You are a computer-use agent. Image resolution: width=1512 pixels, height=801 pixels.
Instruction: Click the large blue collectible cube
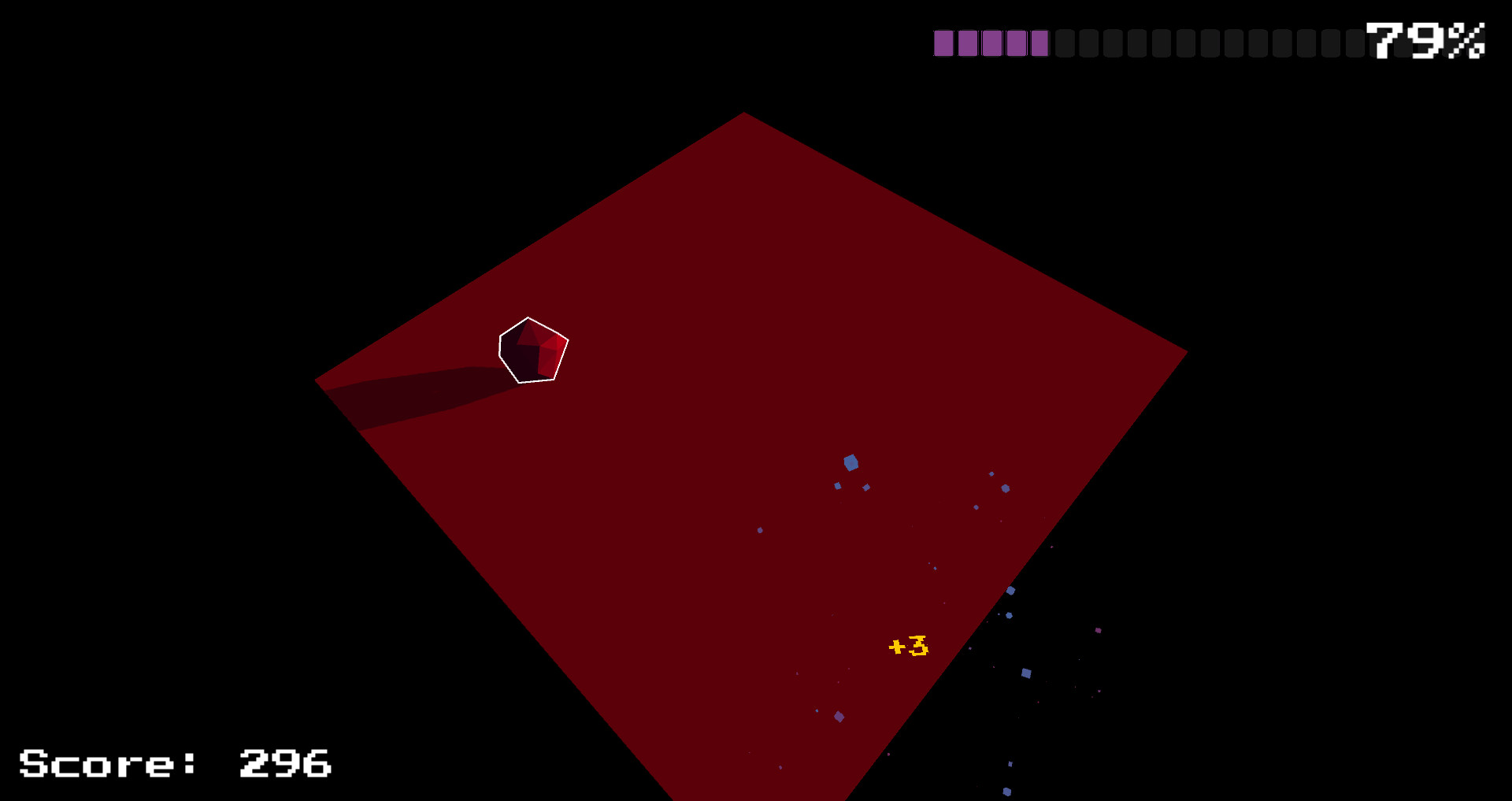pos(851,462)
